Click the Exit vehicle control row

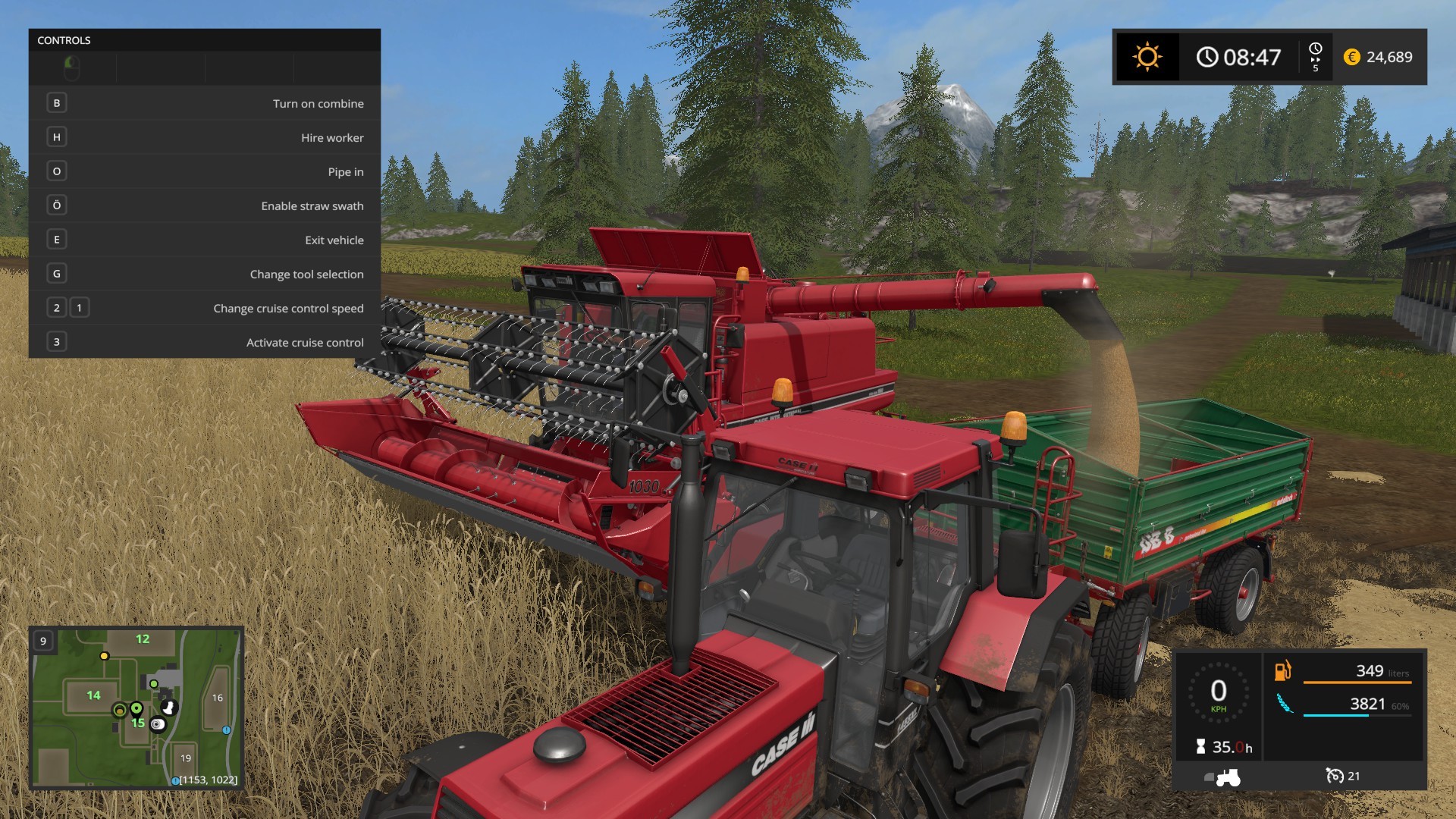click(x=205, y=240)
